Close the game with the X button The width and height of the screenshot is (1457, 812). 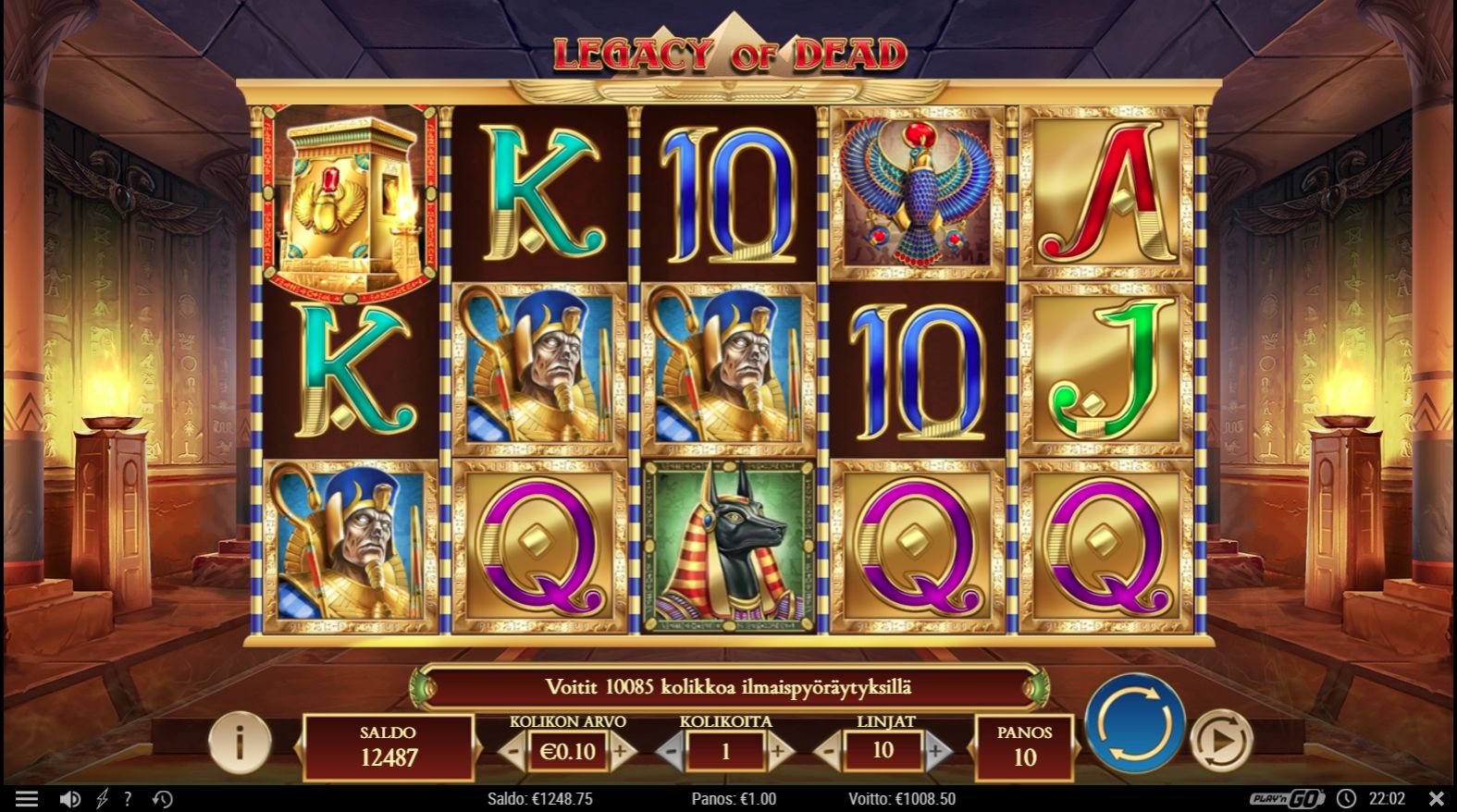[x=1436, y=798]
